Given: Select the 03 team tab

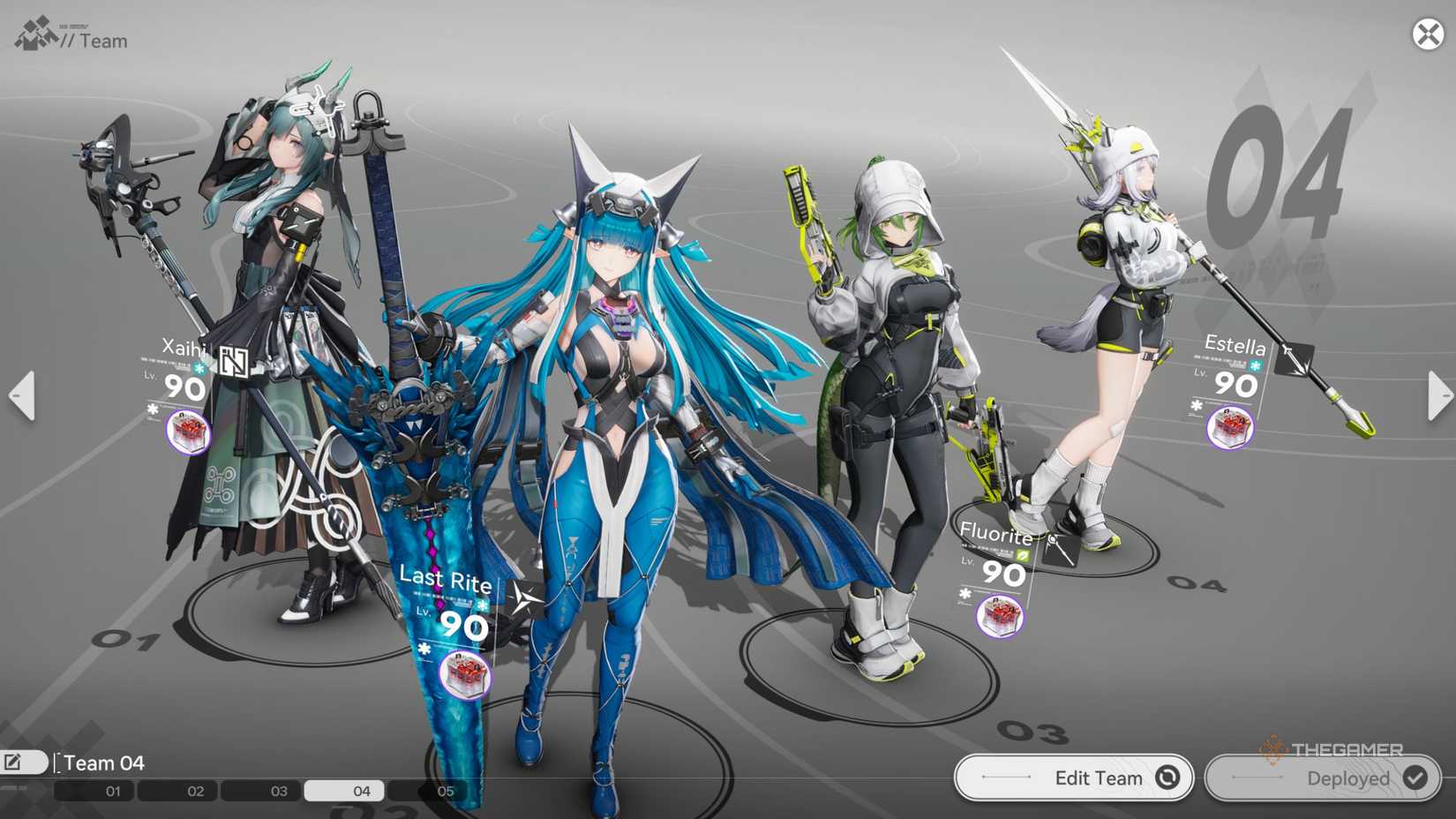Looking at the screenshot, I should (x=281, y=791).
